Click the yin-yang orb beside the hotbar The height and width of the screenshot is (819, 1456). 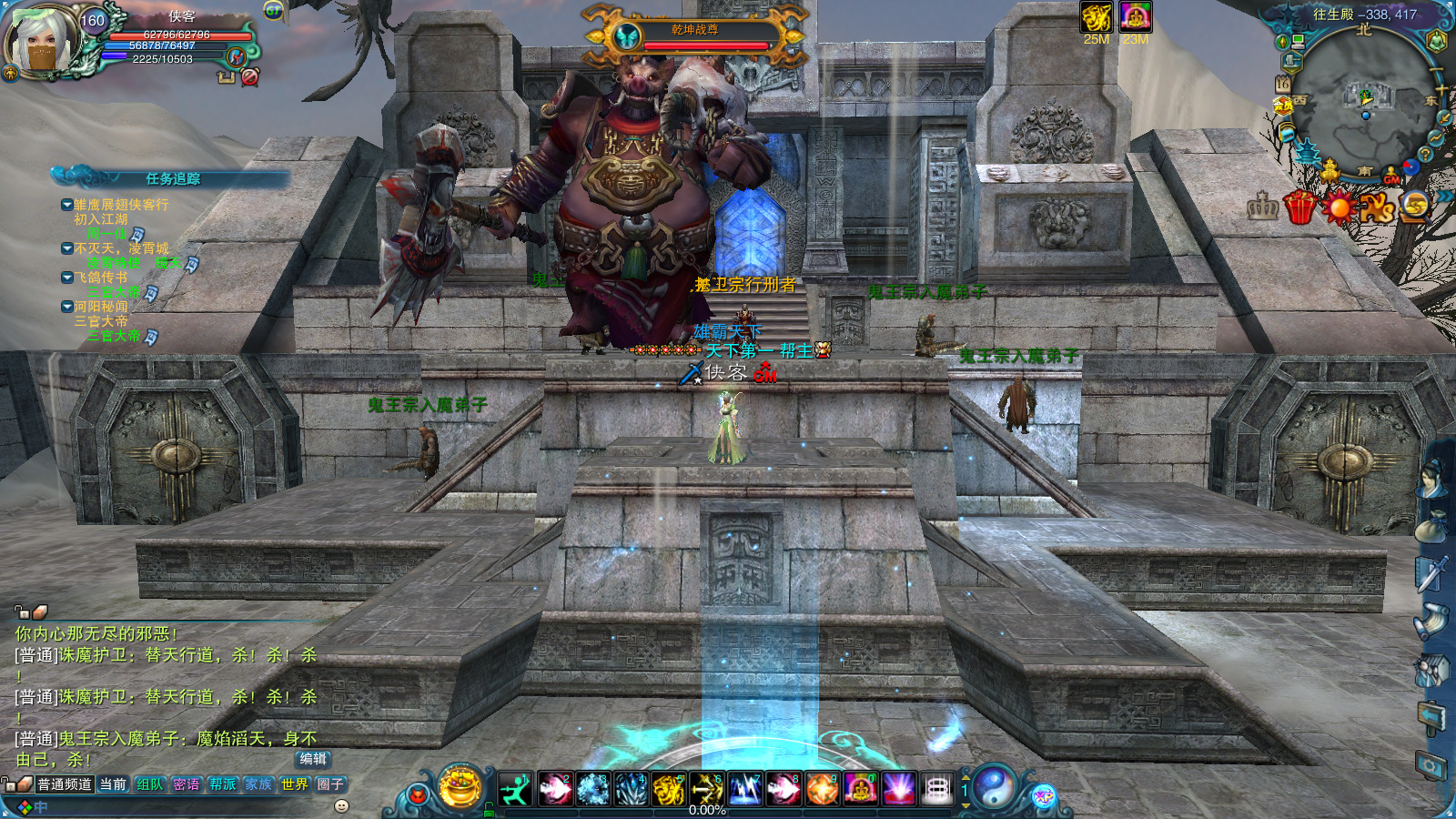point(995,788)
